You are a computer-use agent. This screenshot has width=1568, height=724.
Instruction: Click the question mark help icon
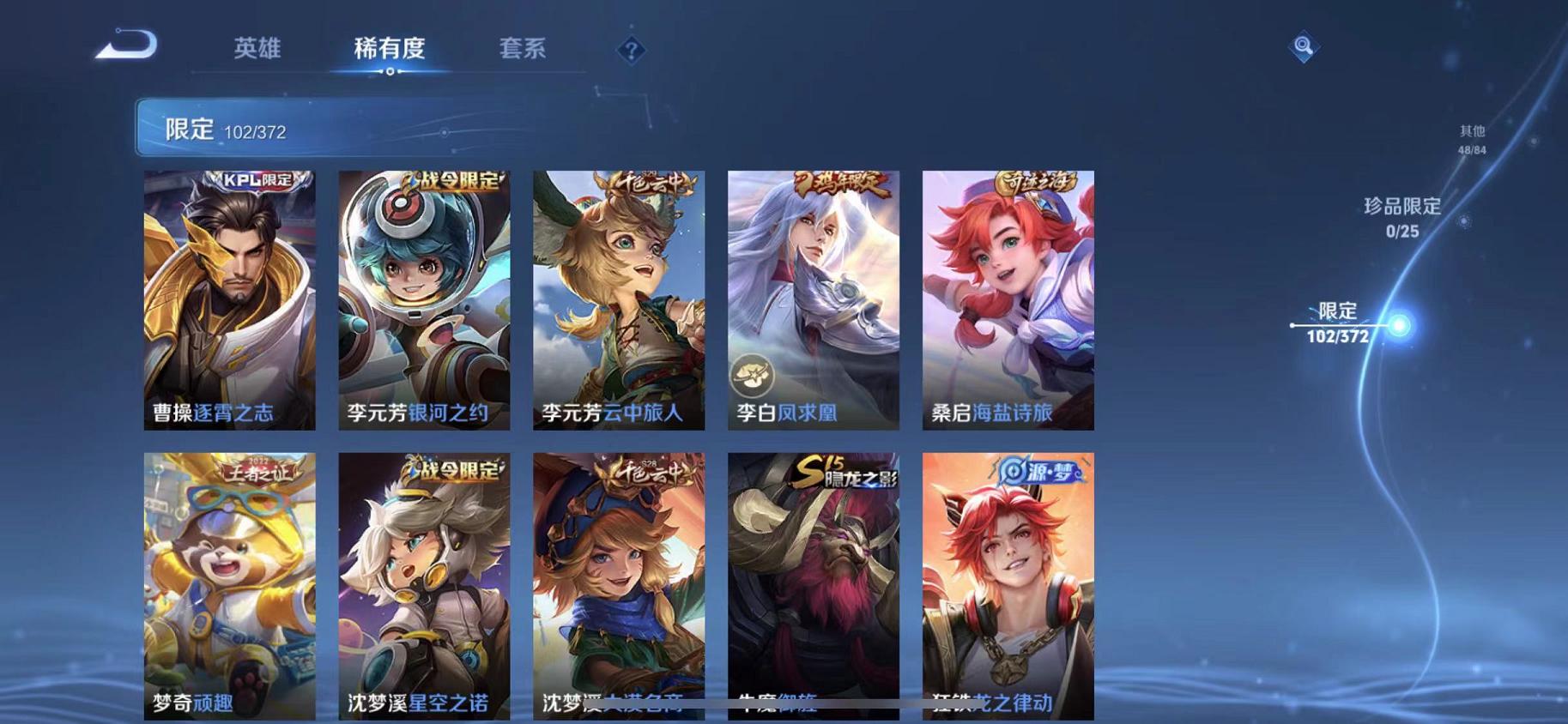click(631, 51)
